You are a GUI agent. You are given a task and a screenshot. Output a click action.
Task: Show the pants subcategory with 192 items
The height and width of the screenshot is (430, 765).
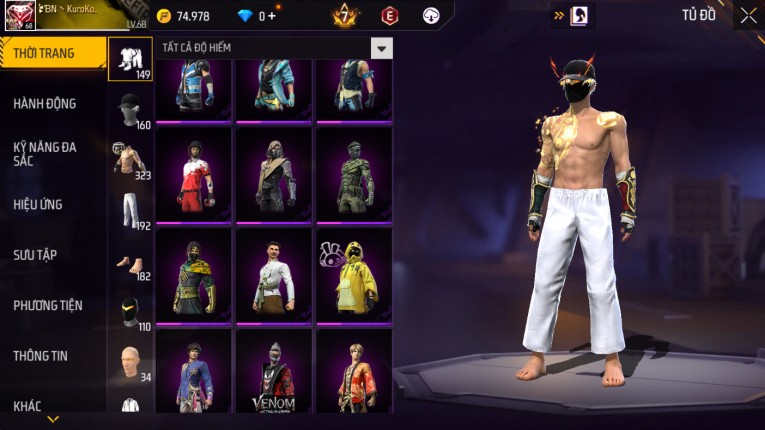click(x=130, y=210)
